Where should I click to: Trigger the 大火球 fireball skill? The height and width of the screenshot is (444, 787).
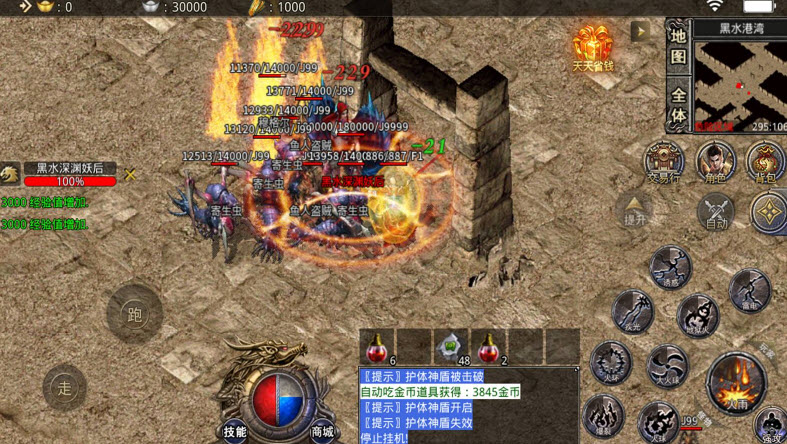pyautogui.click(x=666, y=366)
